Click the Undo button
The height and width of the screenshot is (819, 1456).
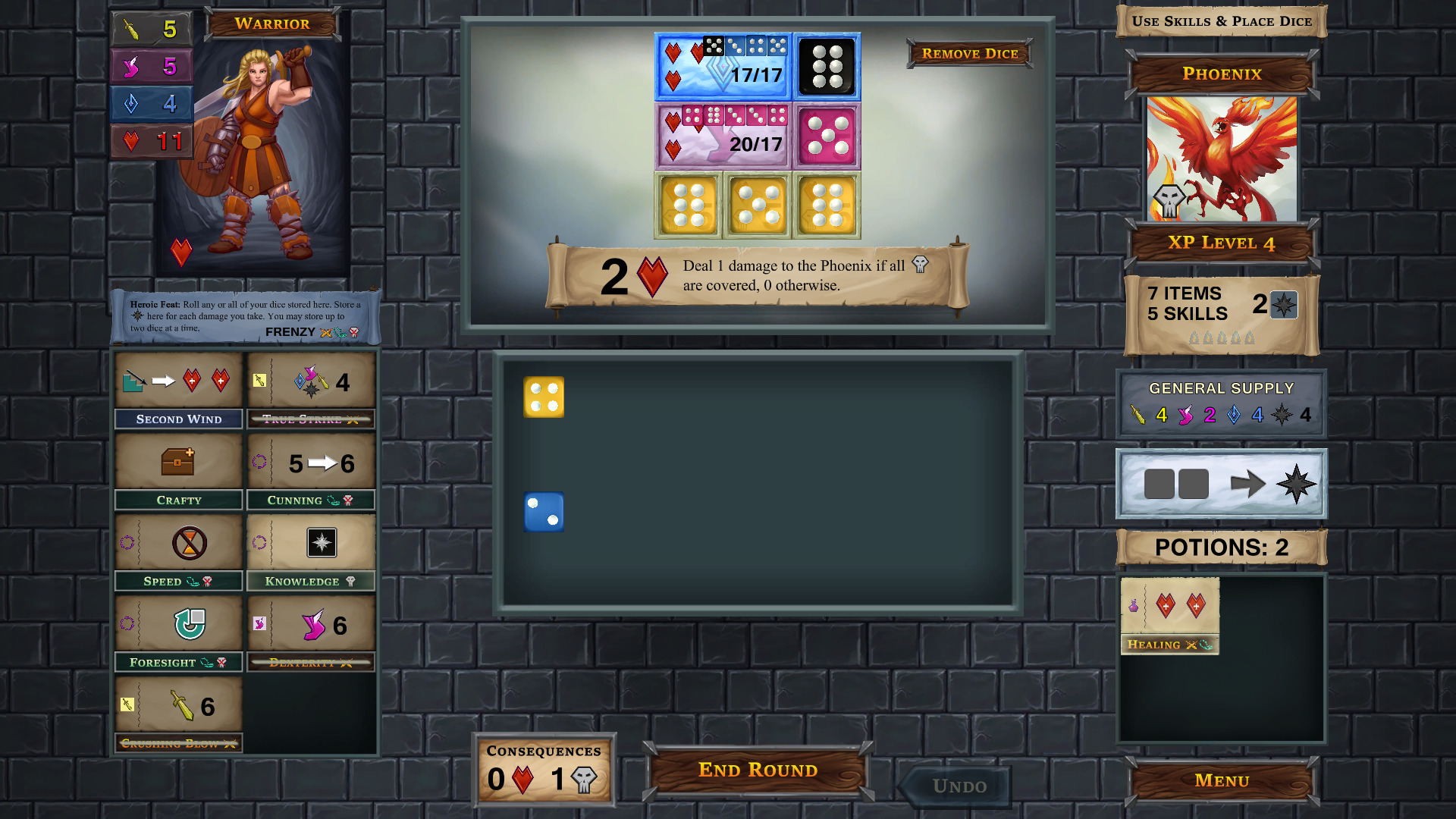pyautogui.click(x=952, y=786)
